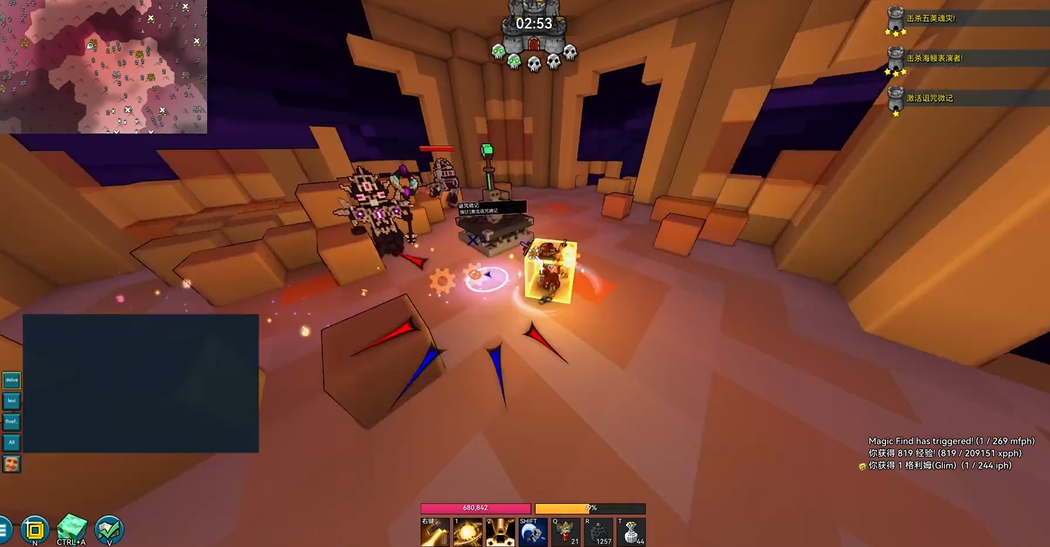
Task: Open the map with green checkmark icon
Action: [108, 529]
